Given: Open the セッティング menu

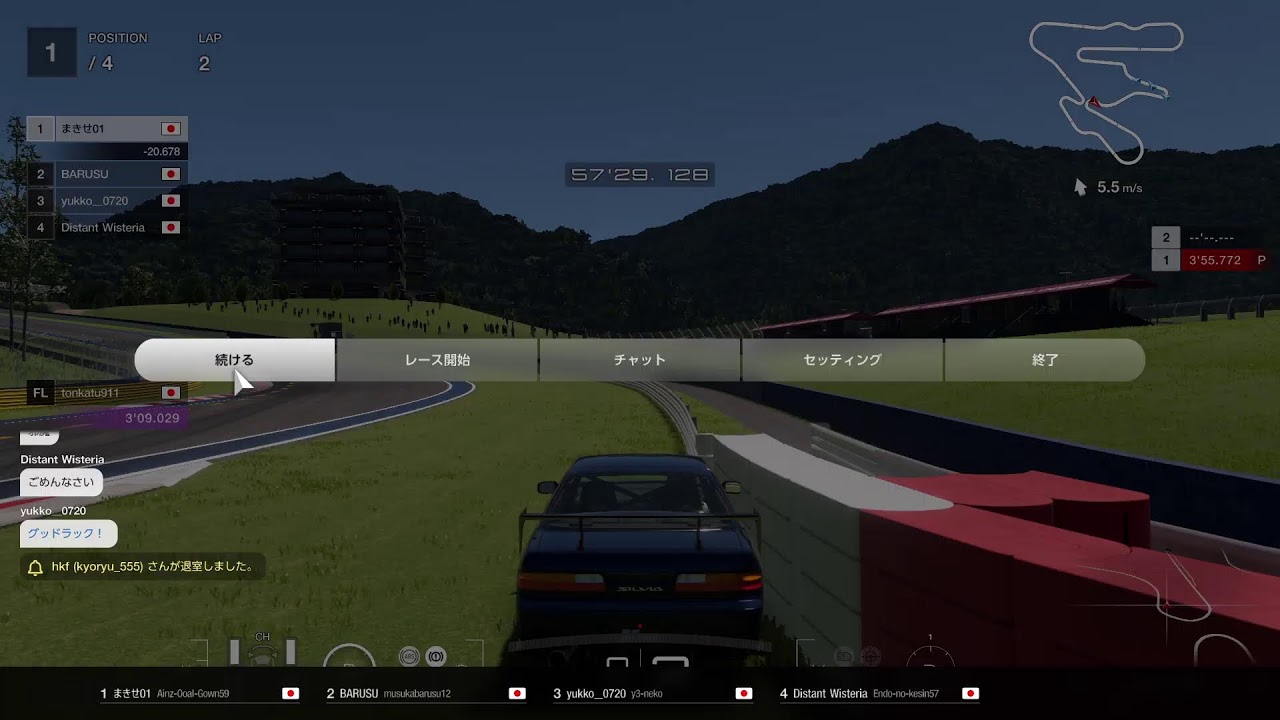Looking at the screenshot, I should [842, 360].
